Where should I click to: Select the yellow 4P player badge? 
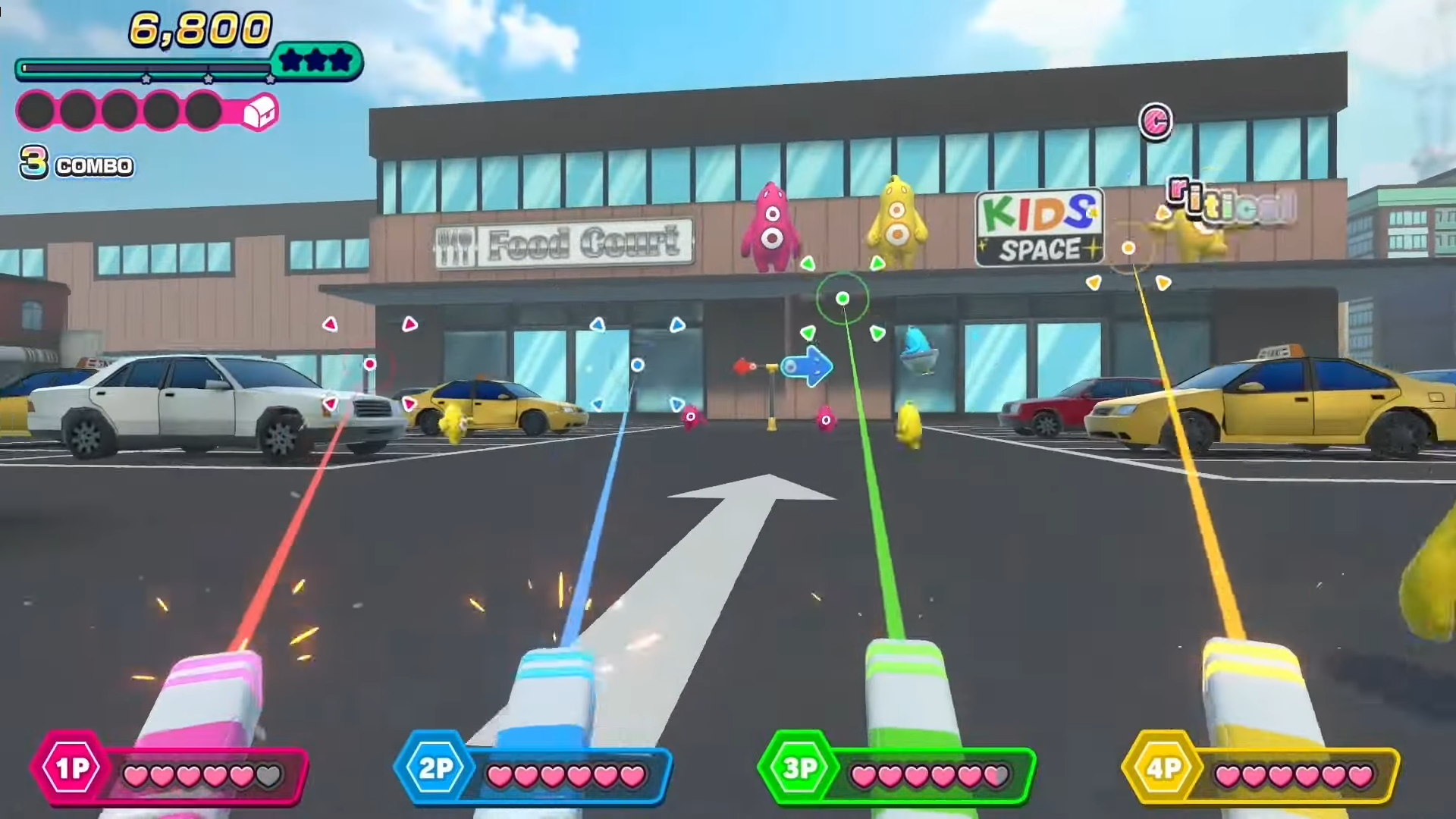pyautogui.click(x=1163, y=769)
